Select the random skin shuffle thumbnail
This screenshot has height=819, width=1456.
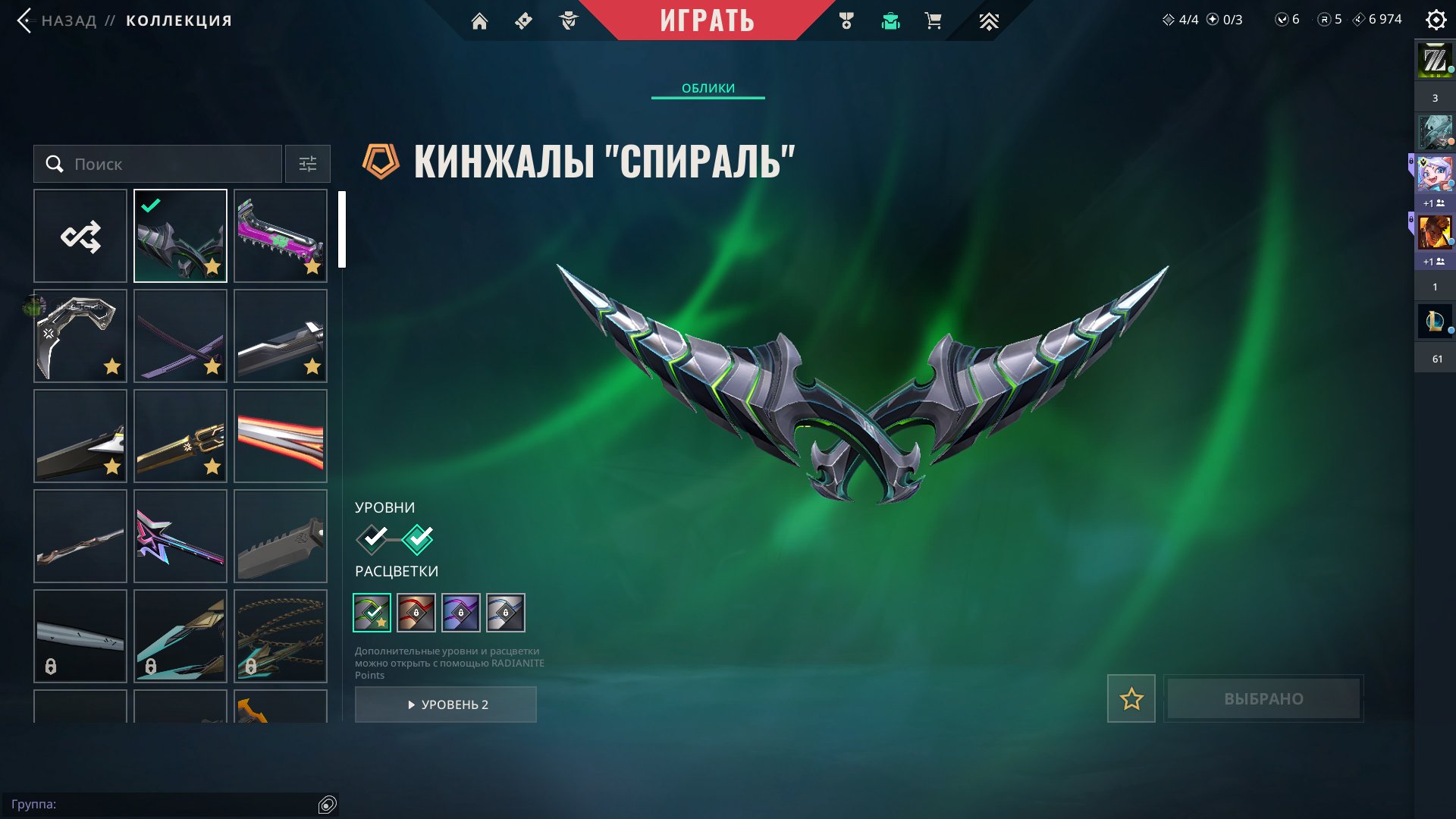(x=80, y=235)
